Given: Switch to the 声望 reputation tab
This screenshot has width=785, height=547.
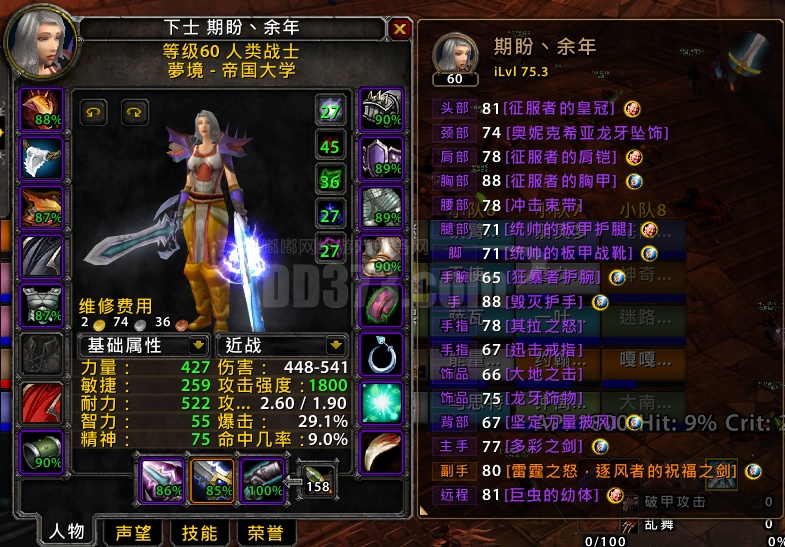Looking at the screenshot, I should click(133, 532).
